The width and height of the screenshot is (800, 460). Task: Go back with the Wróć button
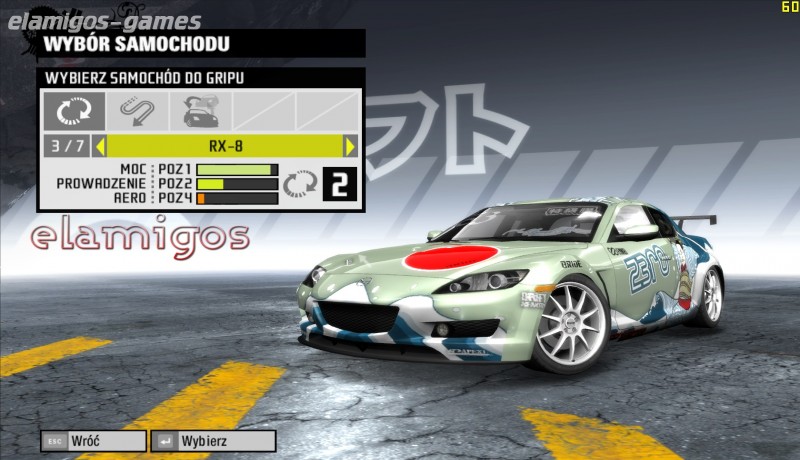pyautogui.click(x=93, y=440)
